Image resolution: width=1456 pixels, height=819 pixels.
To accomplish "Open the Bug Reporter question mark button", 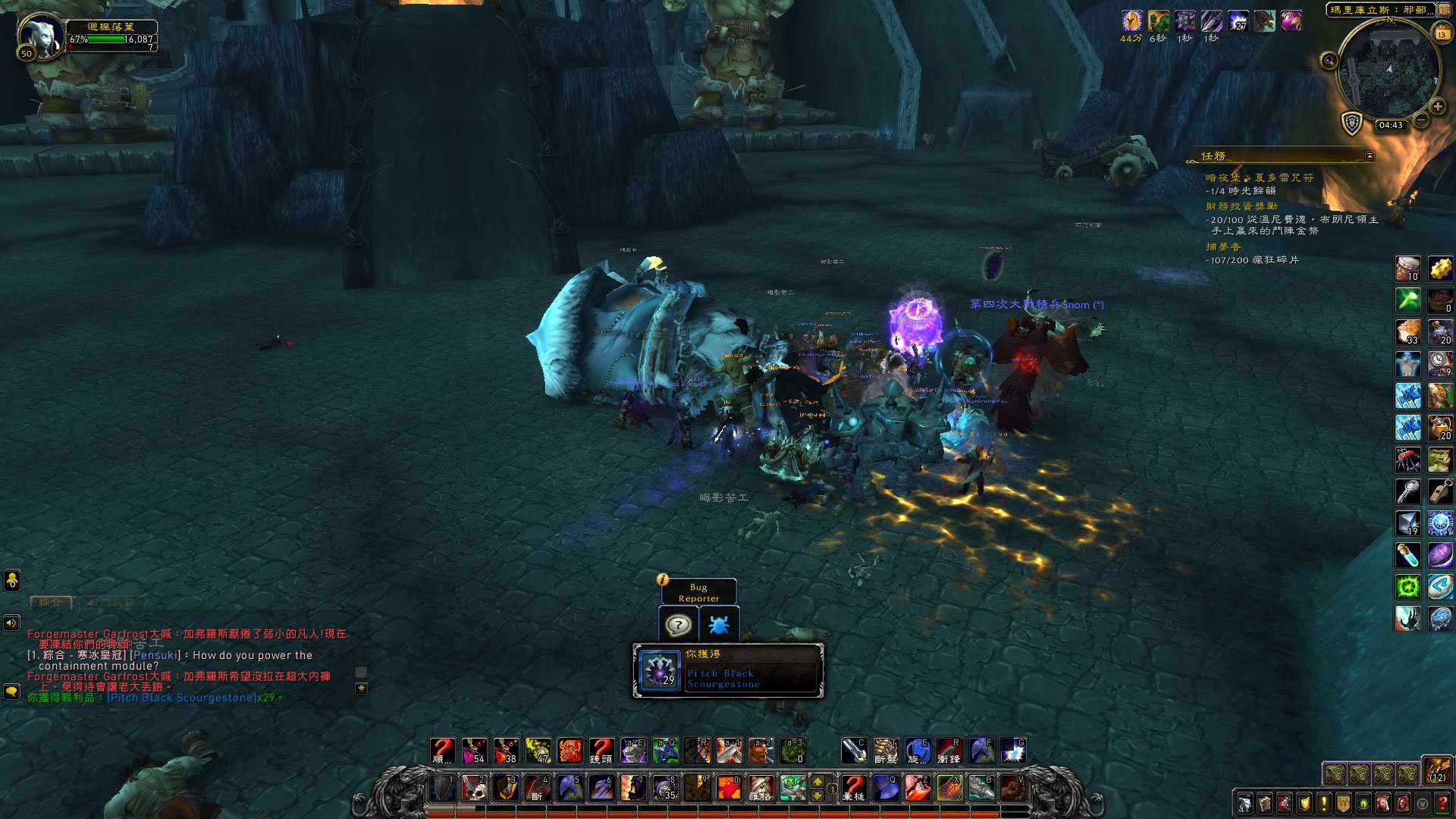I will tap(678, 625).
